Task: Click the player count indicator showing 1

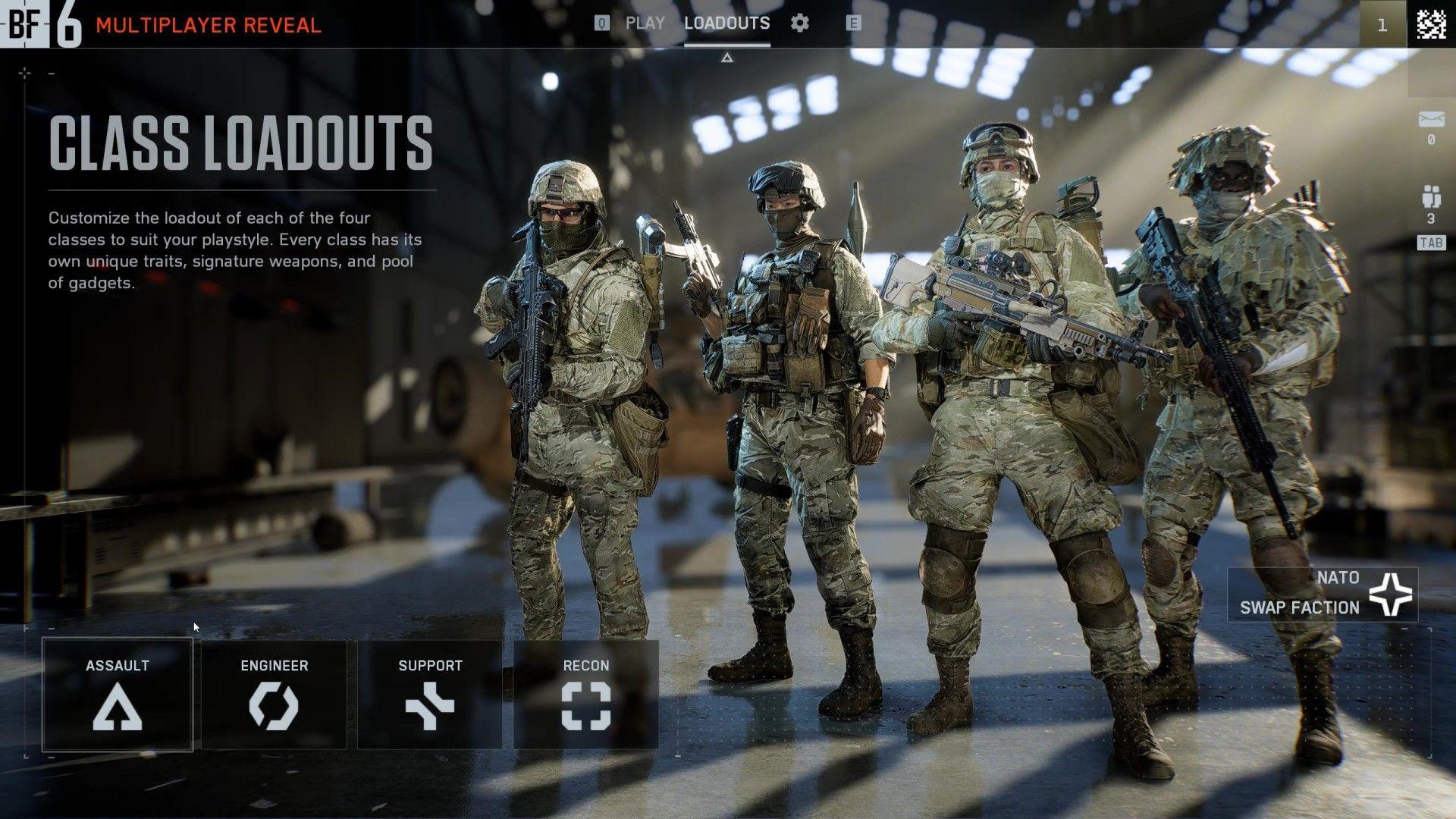Action: 1383,25
